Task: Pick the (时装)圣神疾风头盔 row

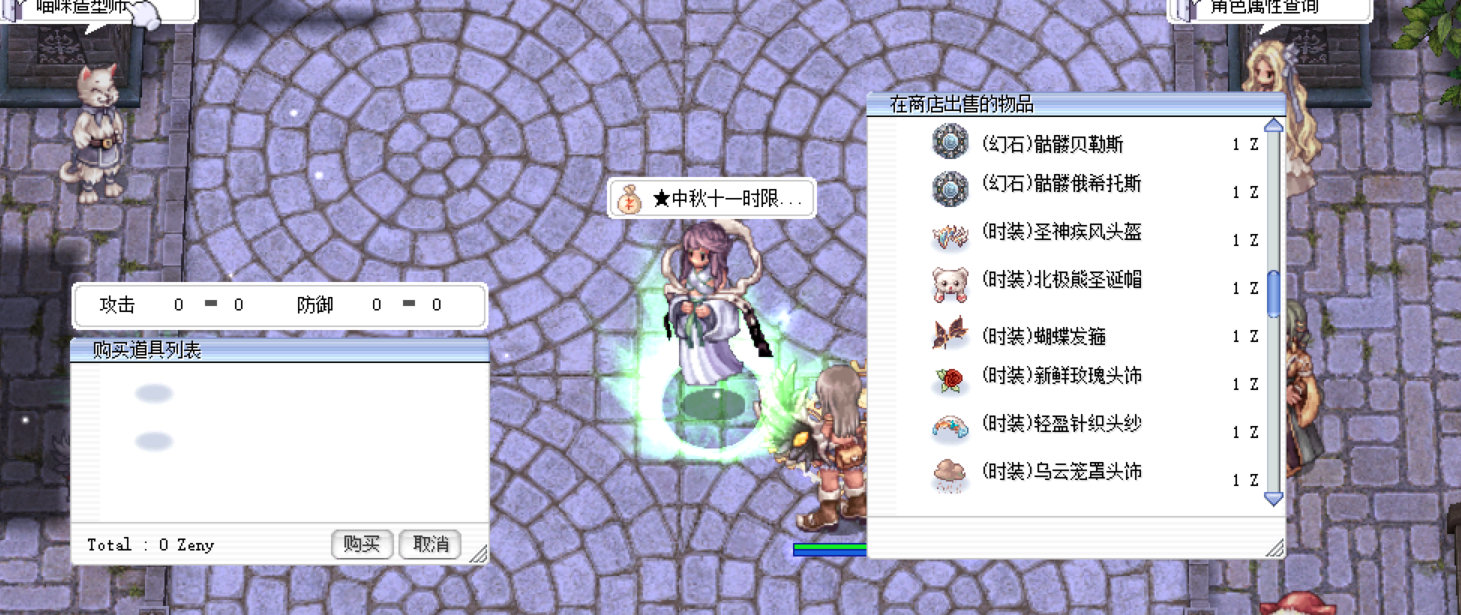Action: (1060, 233)
